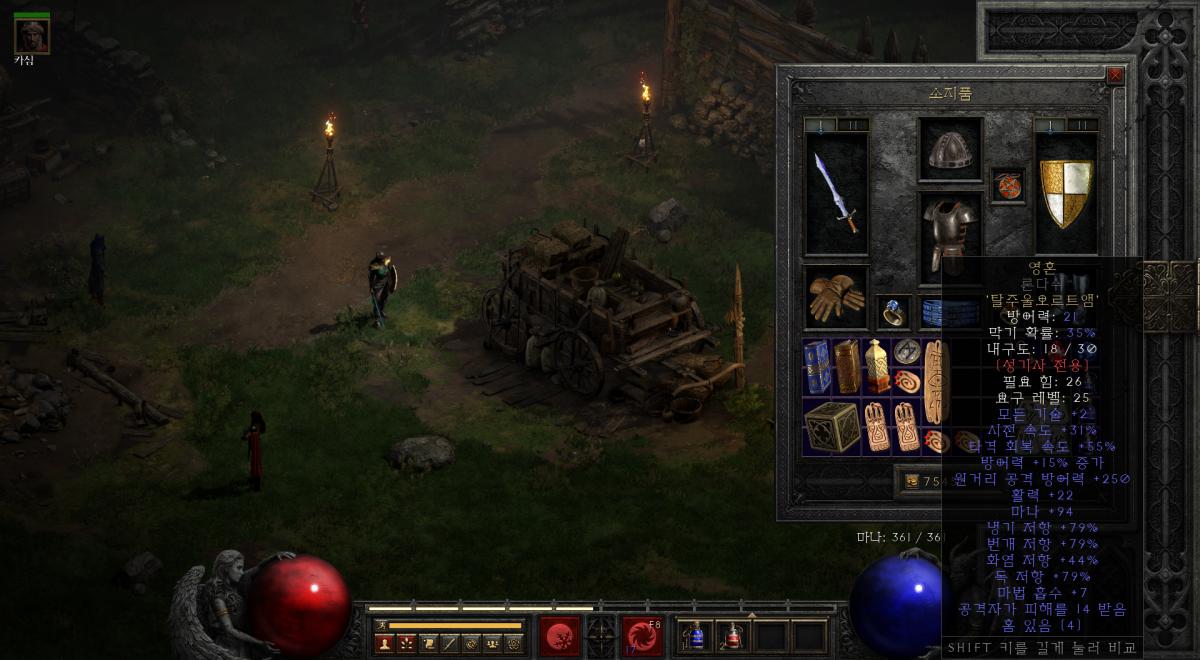Pick the Horadric Cube in the inventory
Screen dimensions: 1200x660
tap(831, 427)
